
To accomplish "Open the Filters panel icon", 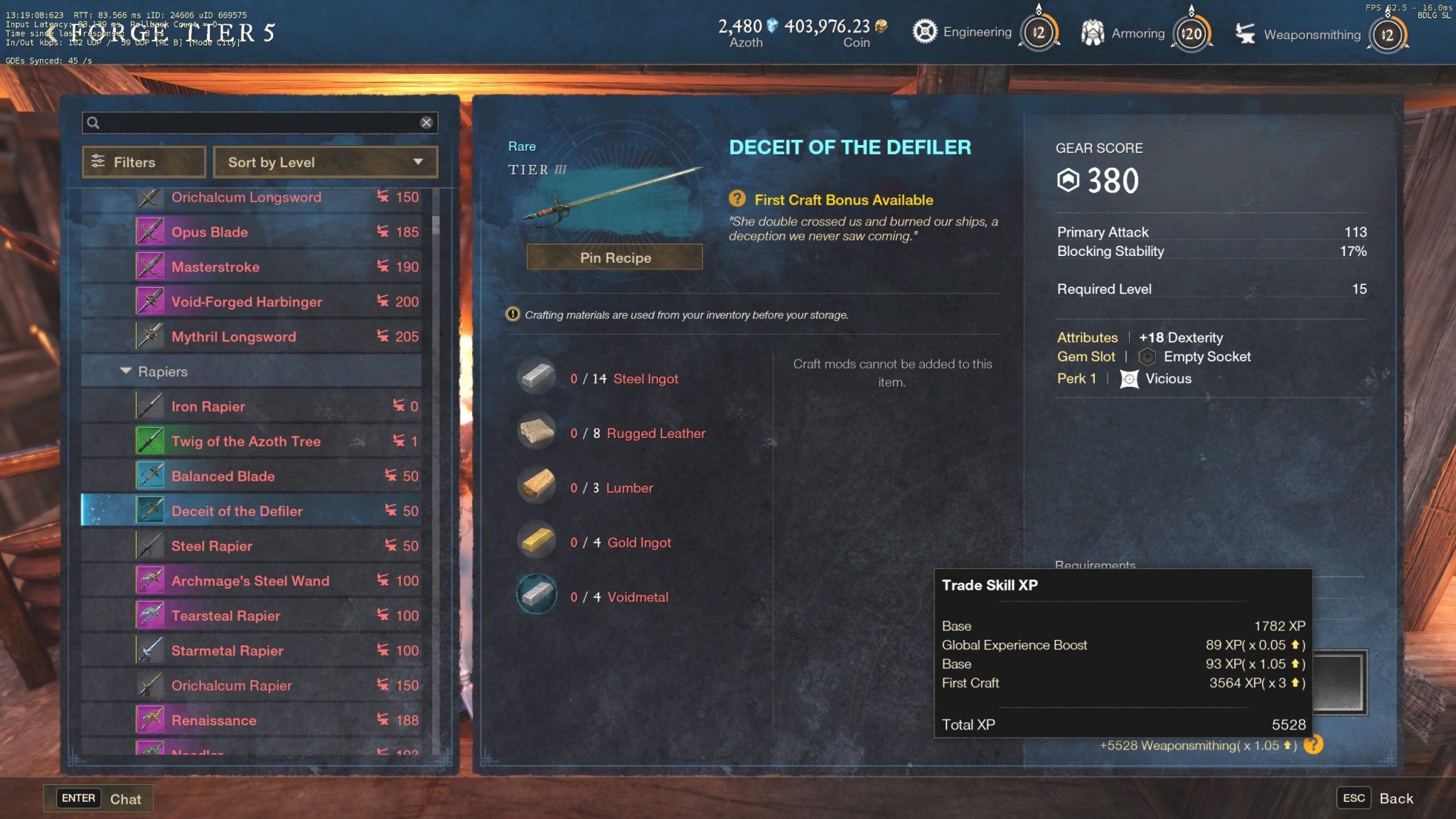I will click(x=100, y=162).
